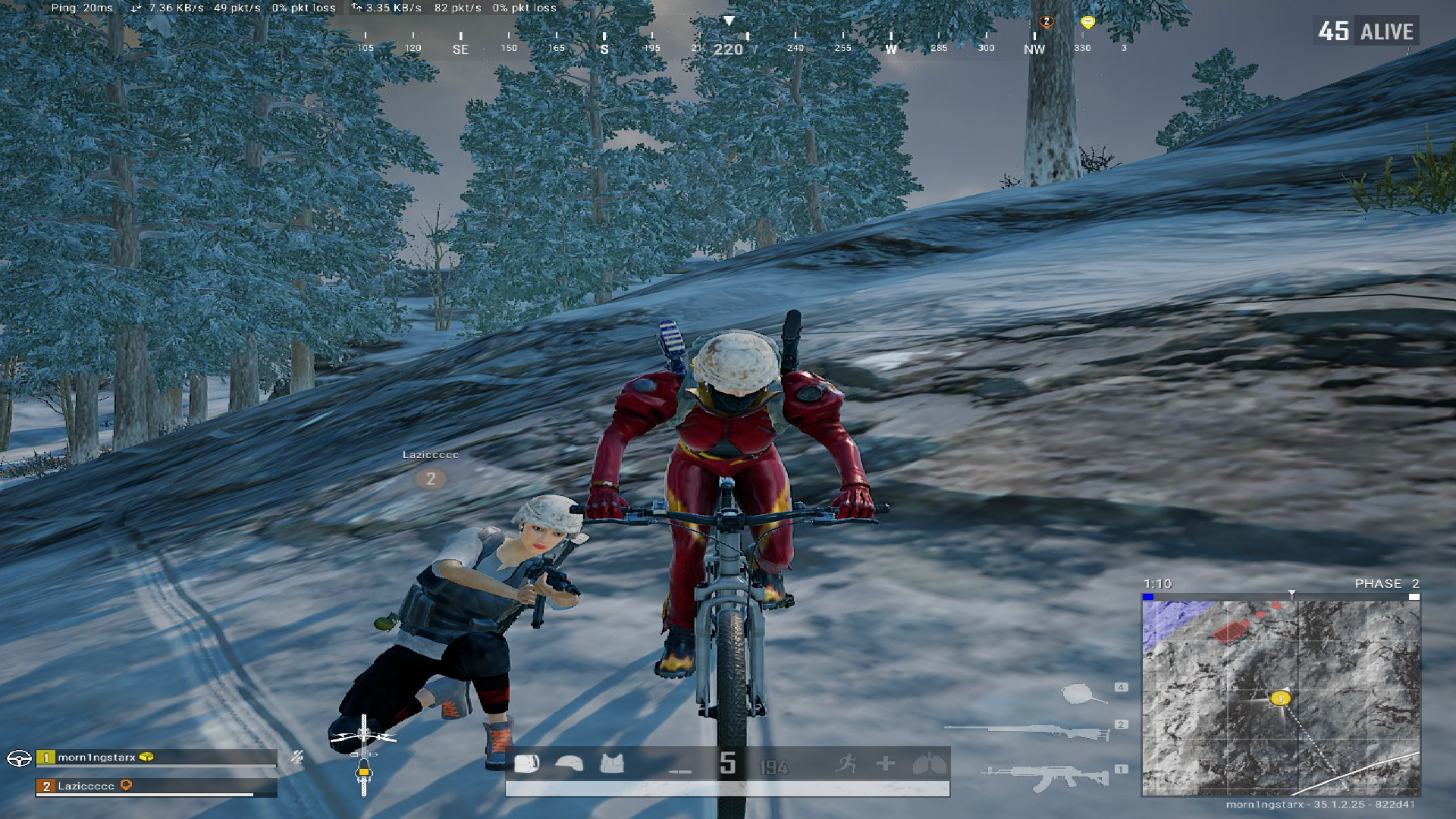Select the frying pan melee slot
The height and width of the screenshot is (819, 1456).
coord(1081,692)
